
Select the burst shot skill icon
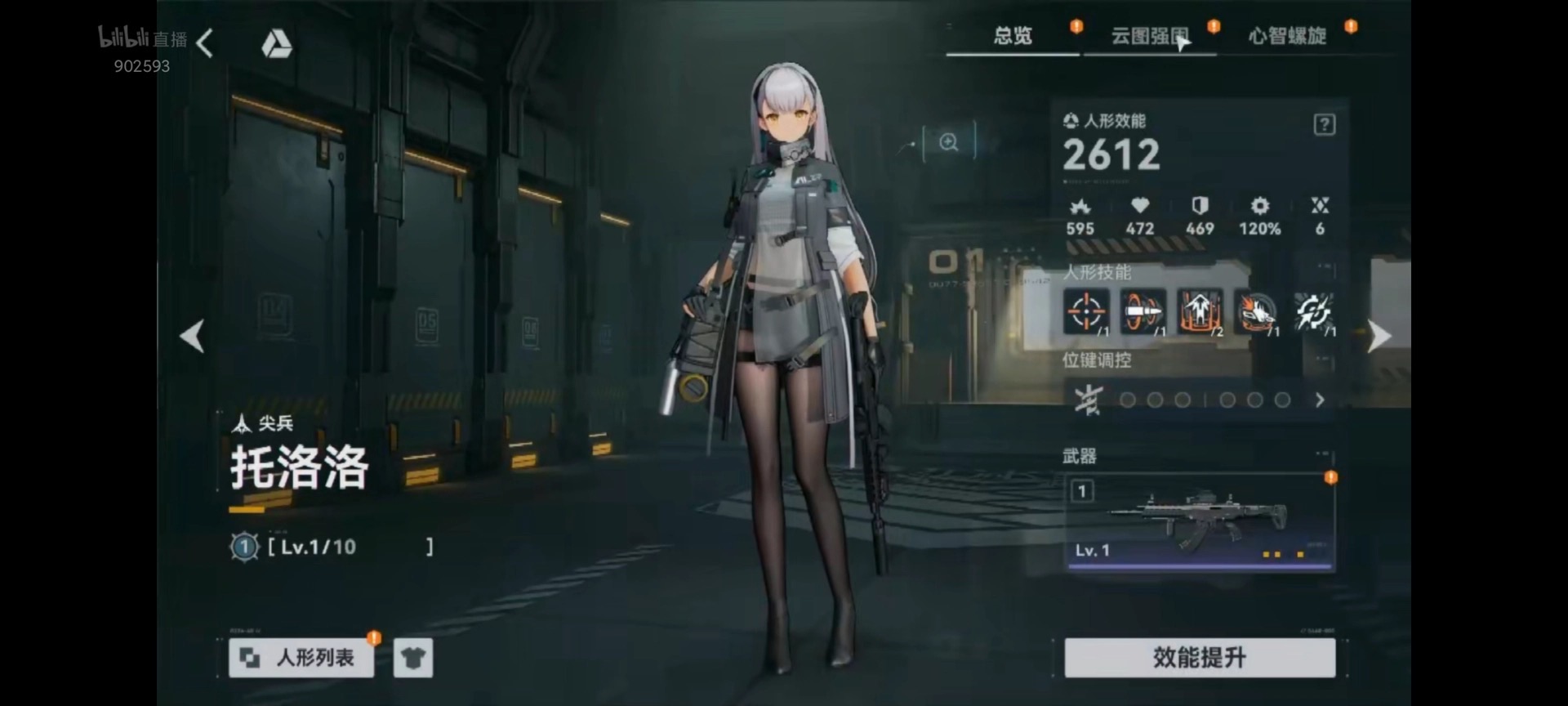[x=1256, y=311]
